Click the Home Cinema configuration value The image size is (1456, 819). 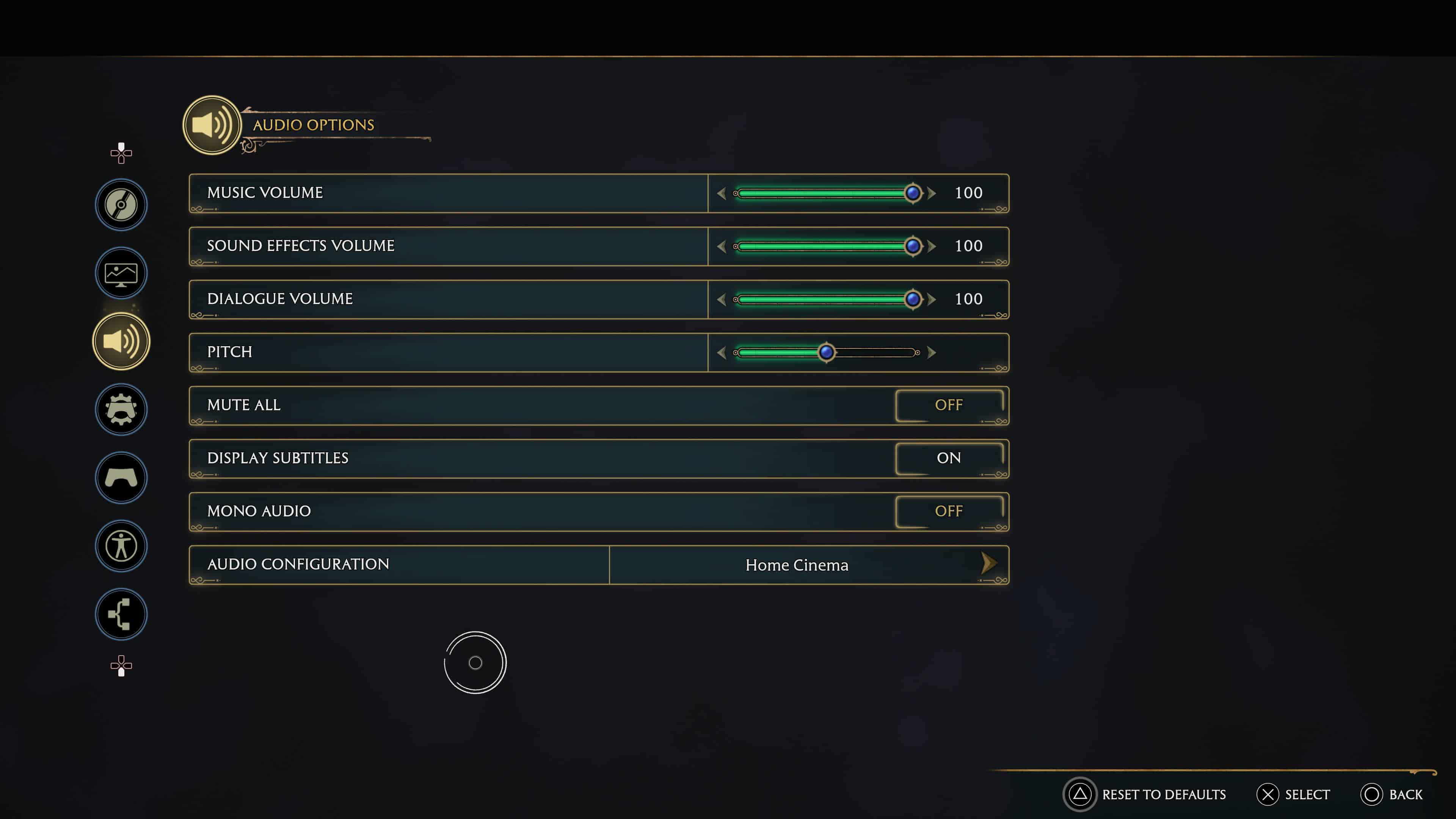tap(797, 564)
